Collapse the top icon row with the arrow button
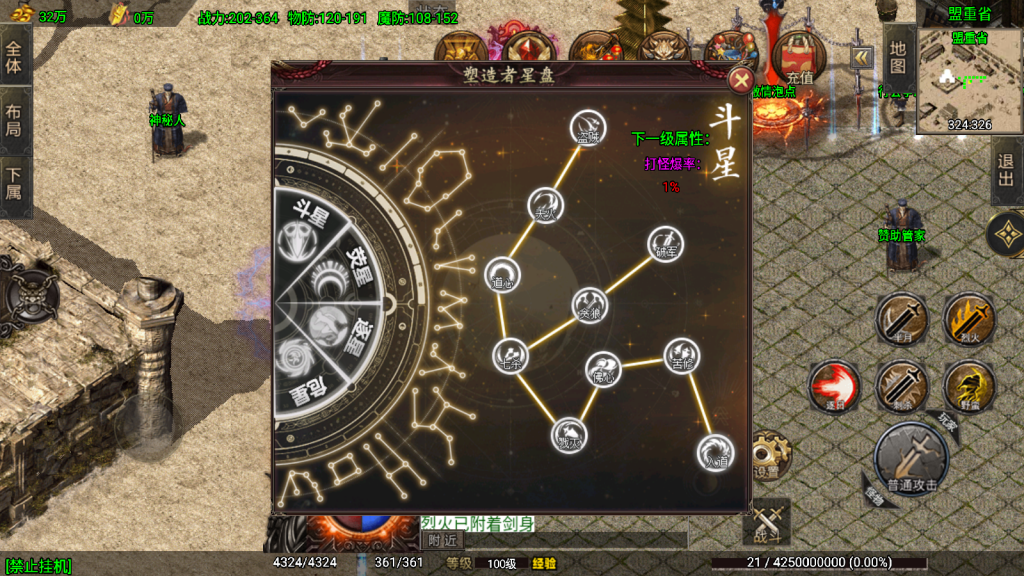 [x=861, y=58]
